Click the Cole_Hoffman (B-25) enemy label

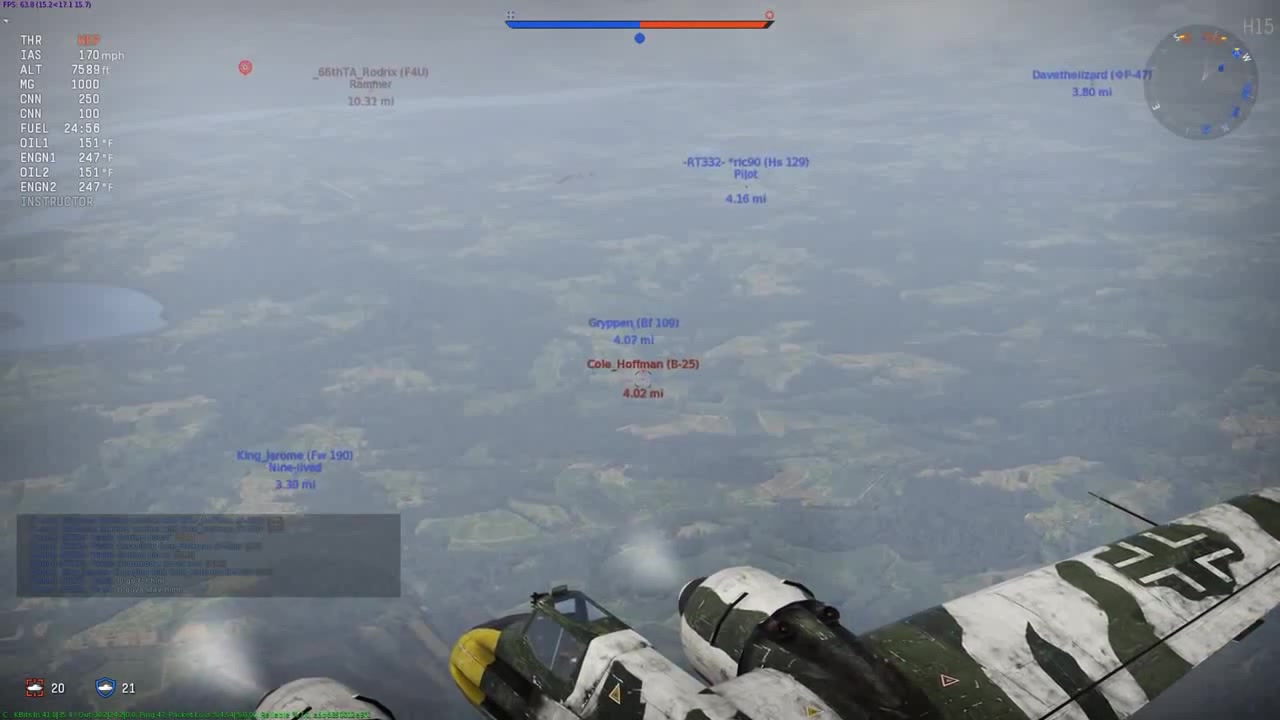[x=644, y=364]
